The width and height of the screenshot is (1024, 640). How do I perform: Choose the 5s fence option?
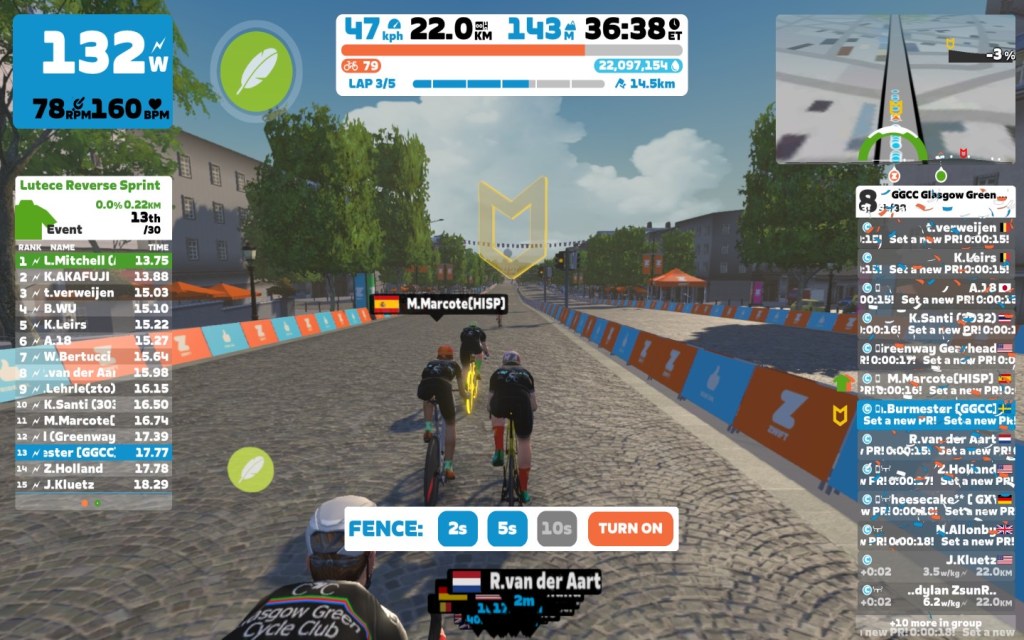click(507, 529)
